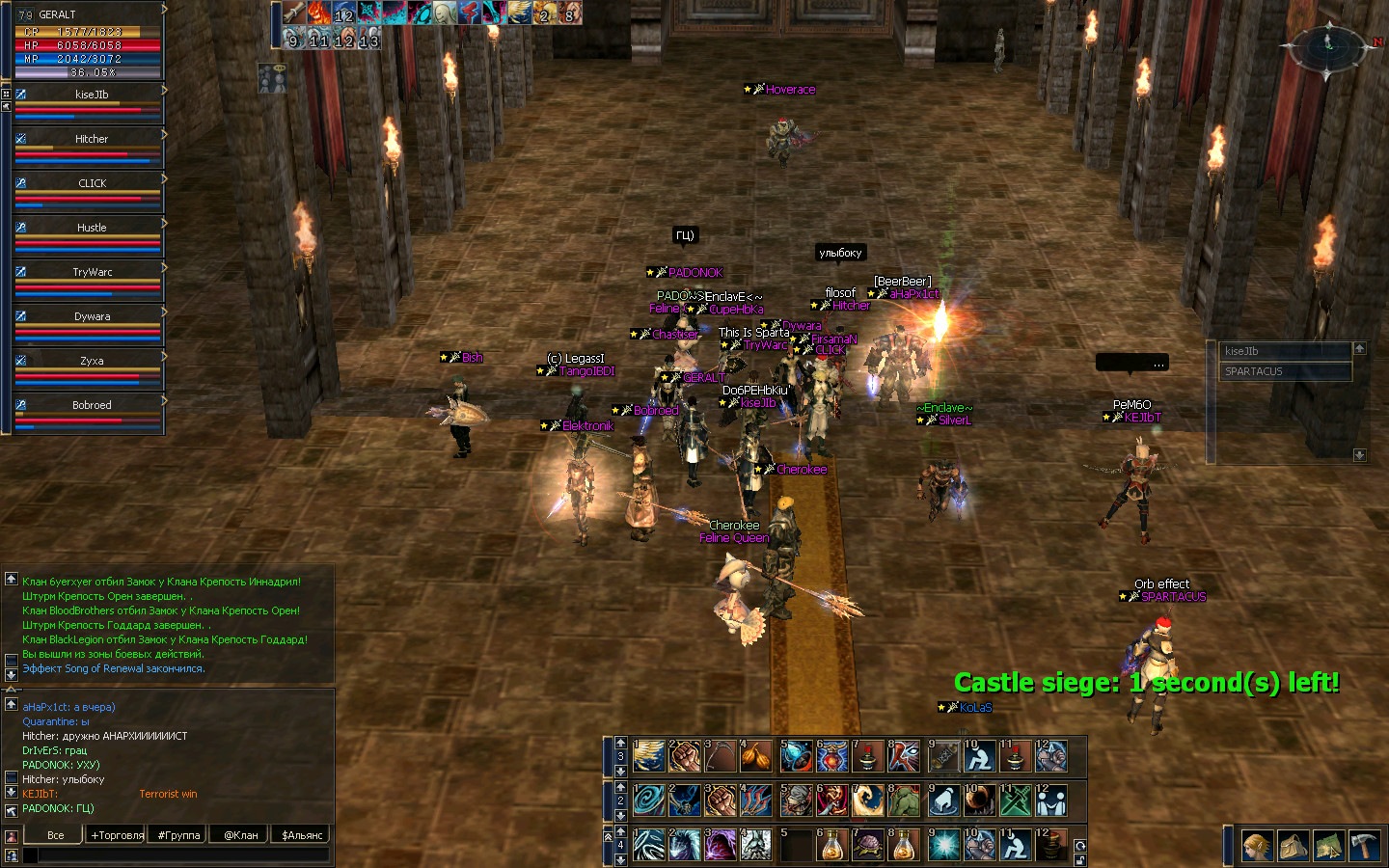The width and height of the screenshot is (1389, 868).
Task: Open the character status elf-head icon
Action: (1256, 846)
